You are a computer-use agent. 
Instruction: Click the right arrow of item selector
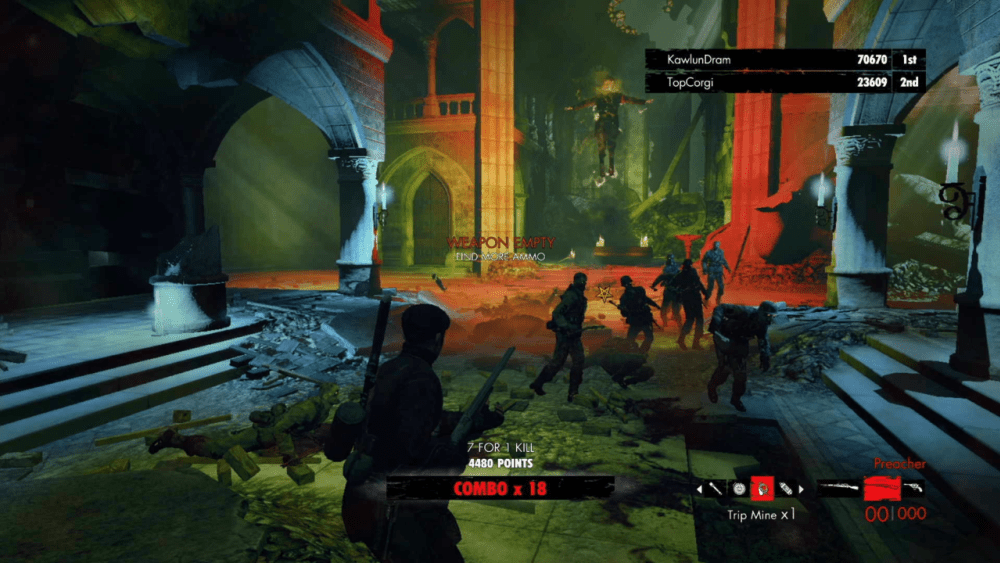pyautogui.click(x=802, y=489)
